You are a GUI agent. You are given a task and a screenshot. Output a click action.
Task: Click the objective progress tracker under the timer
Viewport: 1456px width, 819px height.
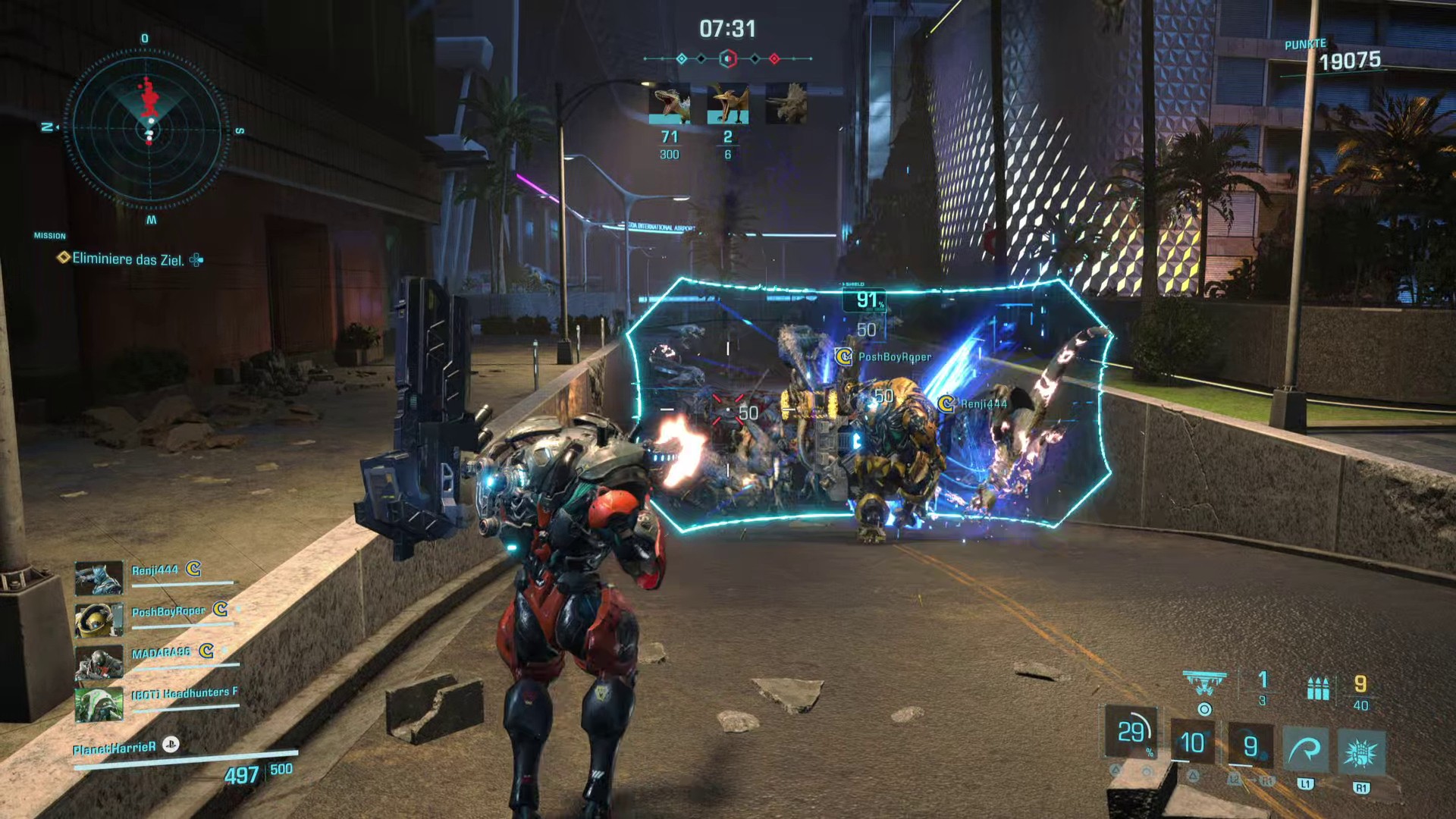(x=727, y=58)
